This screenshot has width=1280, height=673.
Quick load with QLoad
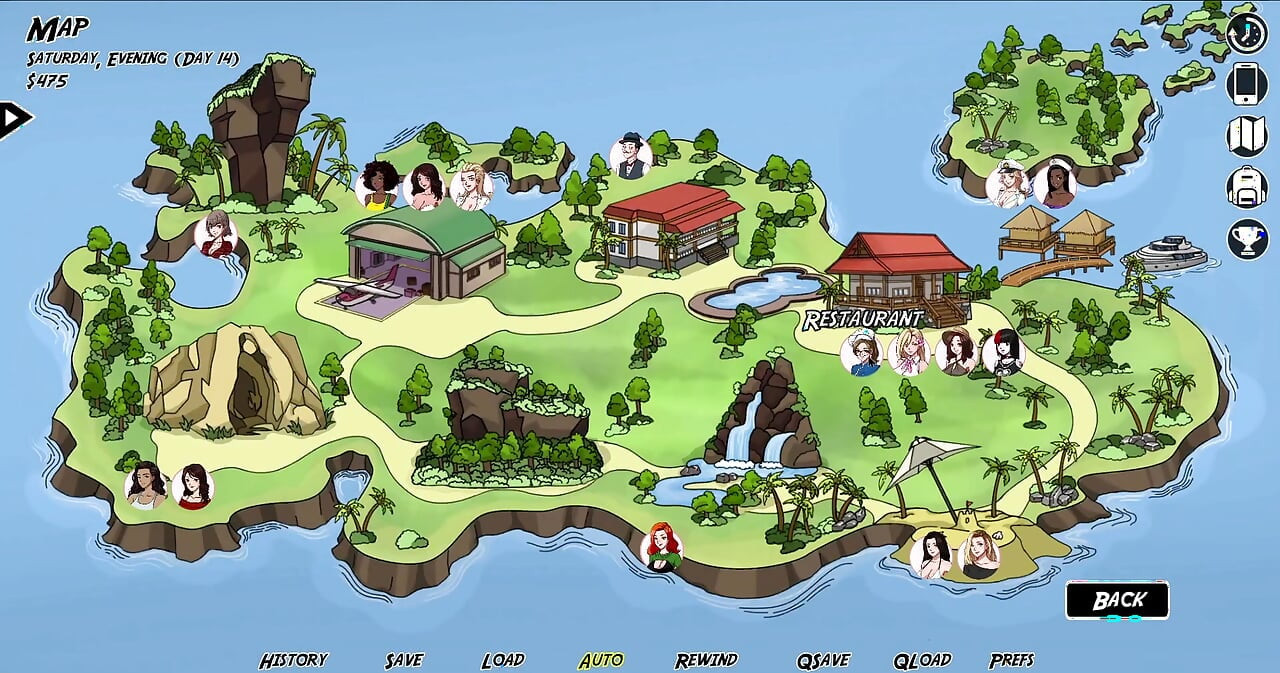922,660
